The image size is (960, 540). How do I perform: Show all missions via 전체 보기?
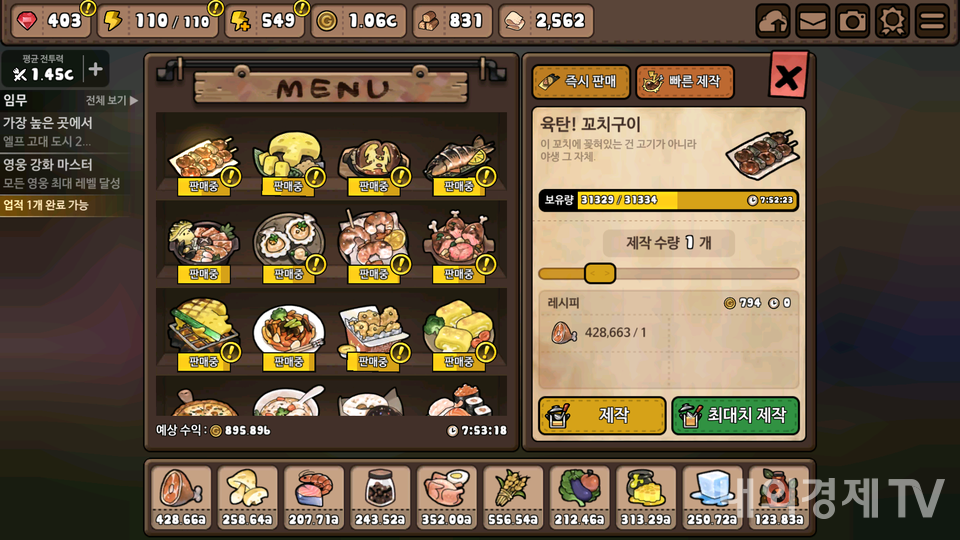111,101
